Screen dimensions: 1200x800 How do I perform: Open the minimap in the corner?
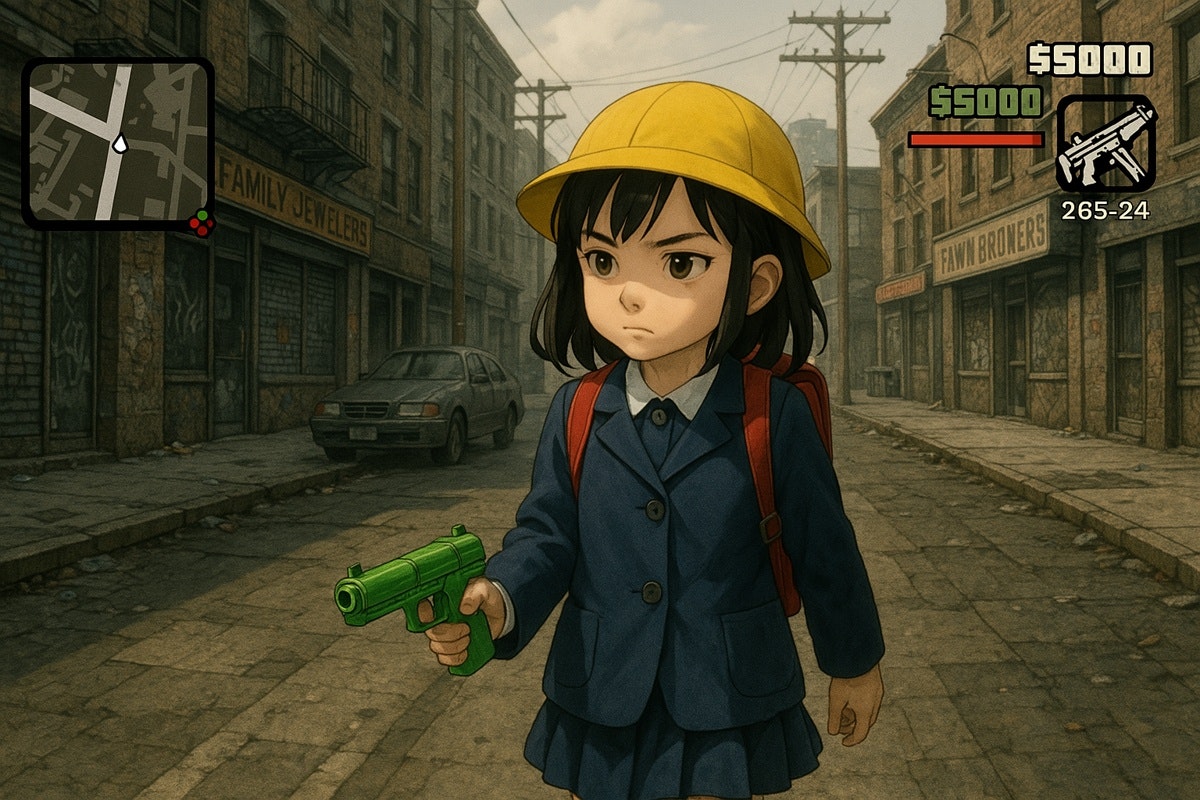click(118, 143)
